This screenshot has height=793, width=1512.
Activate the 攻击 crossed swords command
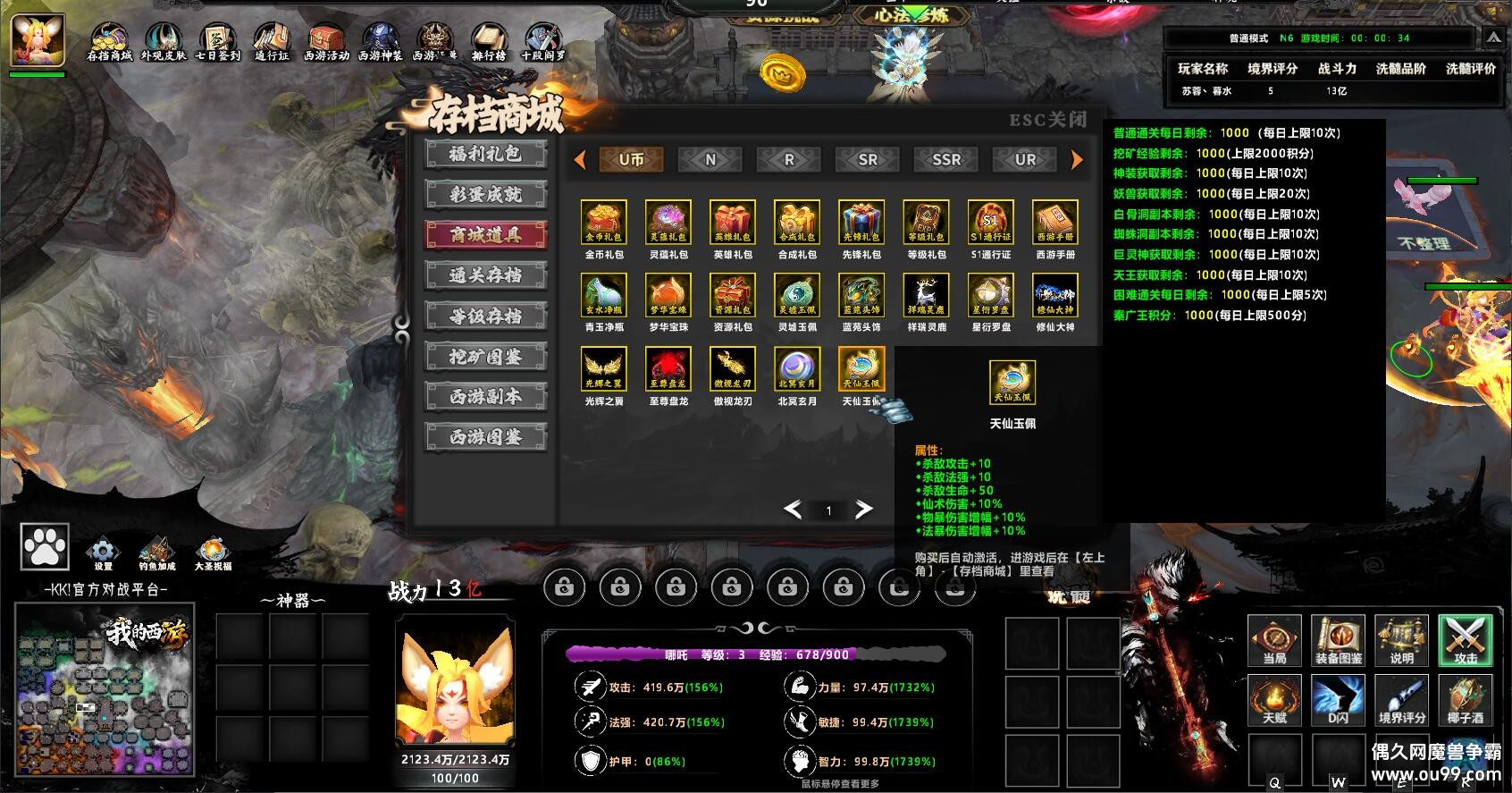[x=1465, y=640]
